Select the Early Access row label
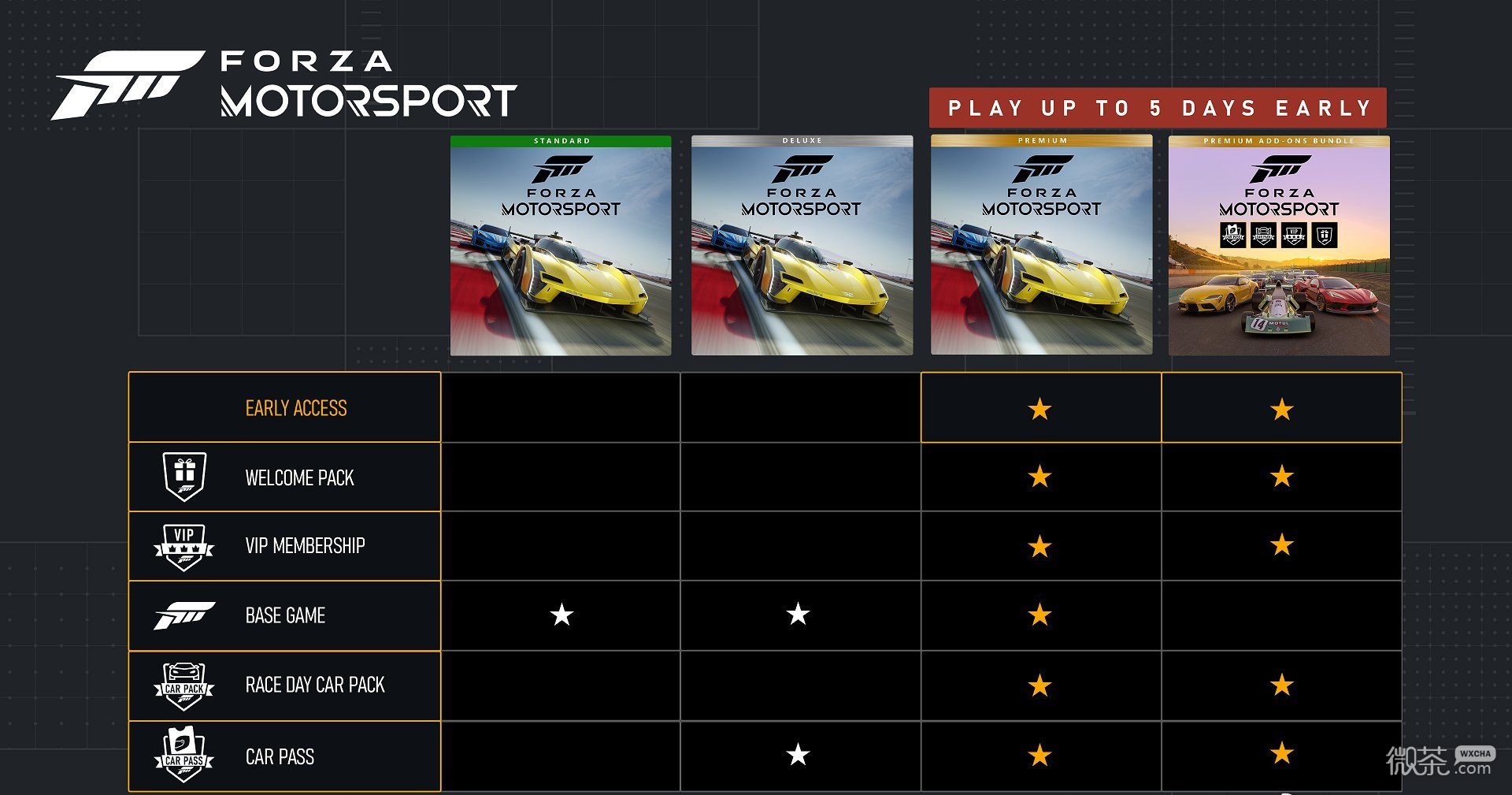The width and height of the screenshot is (1512, 795). [296, 408]
